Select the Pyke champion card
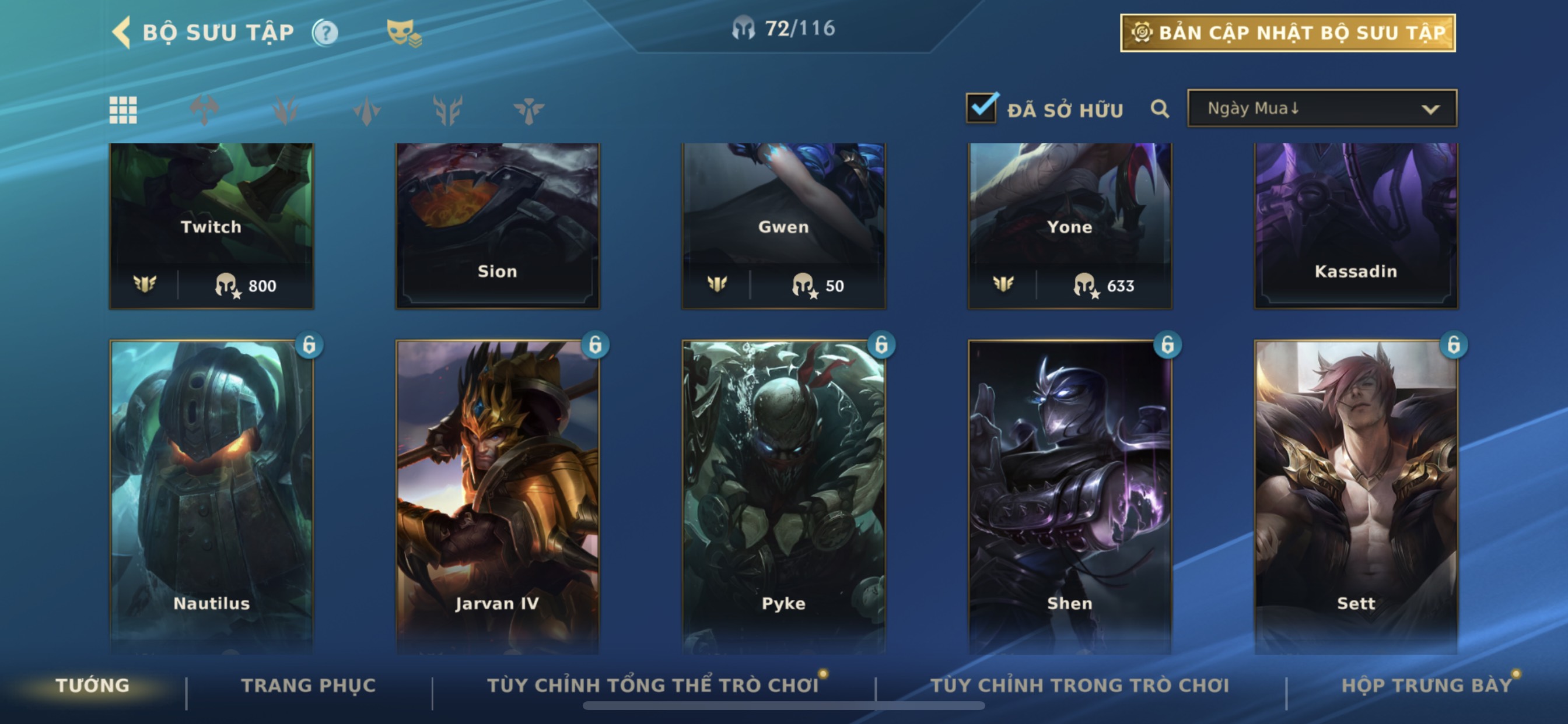 (783, 496)
